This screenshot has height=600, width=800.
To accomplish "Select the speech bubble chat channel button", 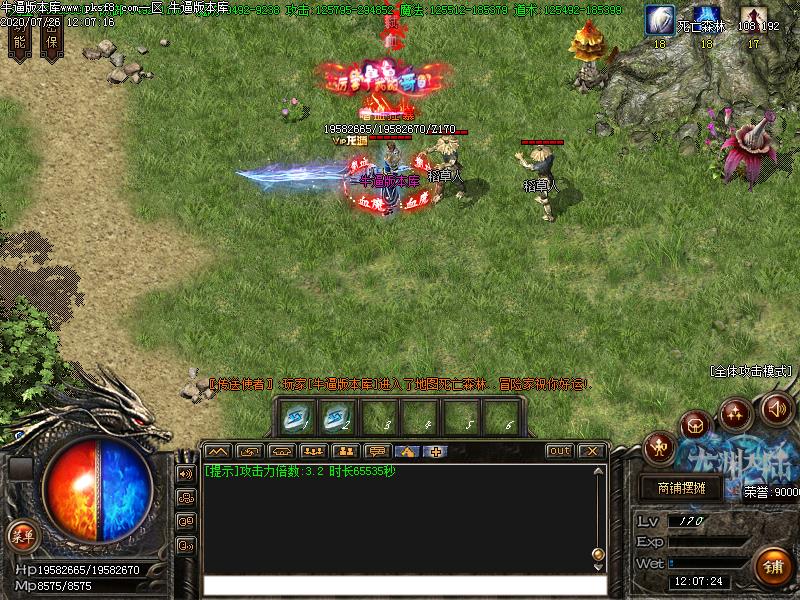I will tap(376, 451).
